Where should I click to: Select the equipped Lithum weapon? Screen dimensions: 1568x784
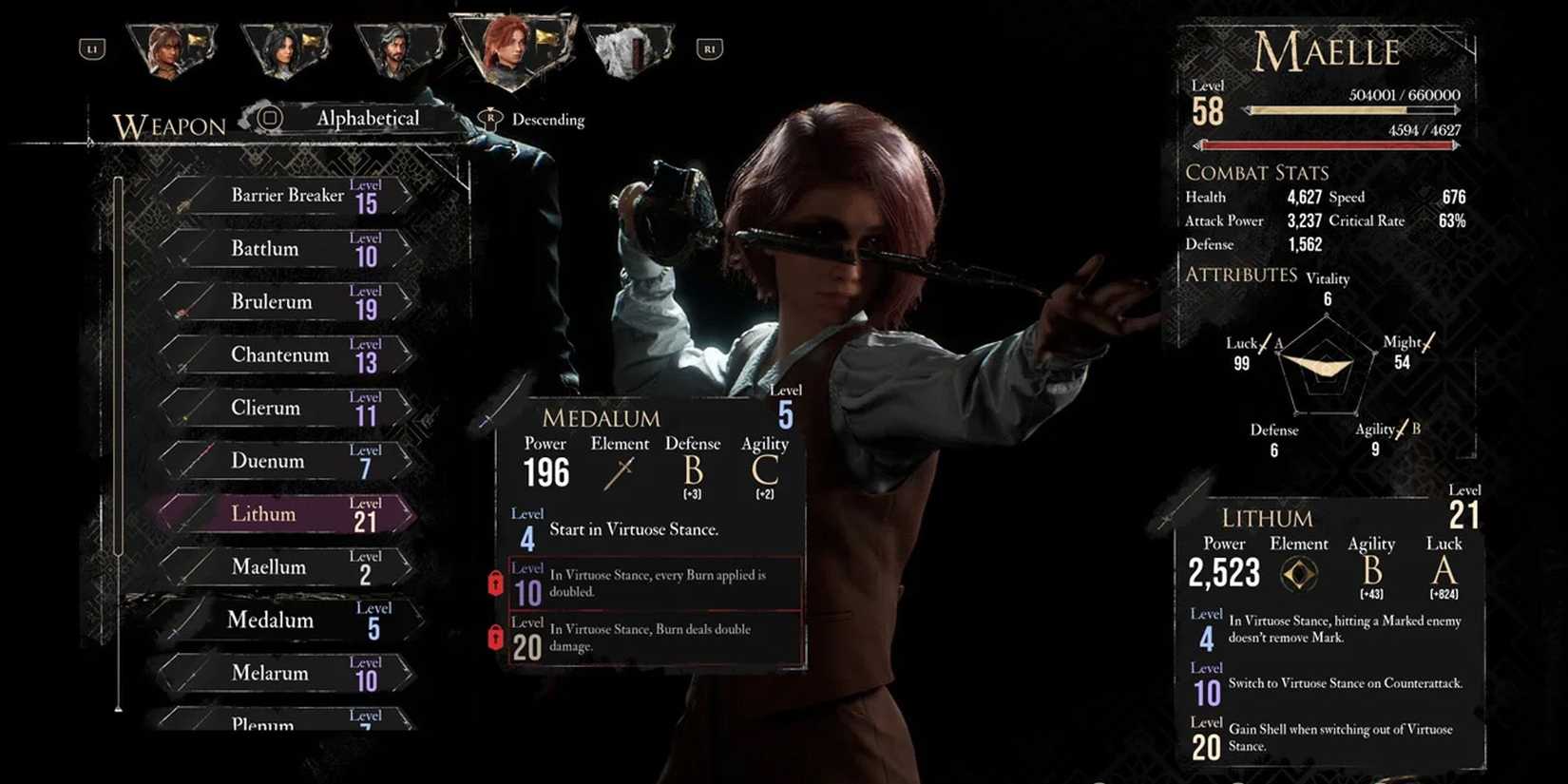point(263,514)
